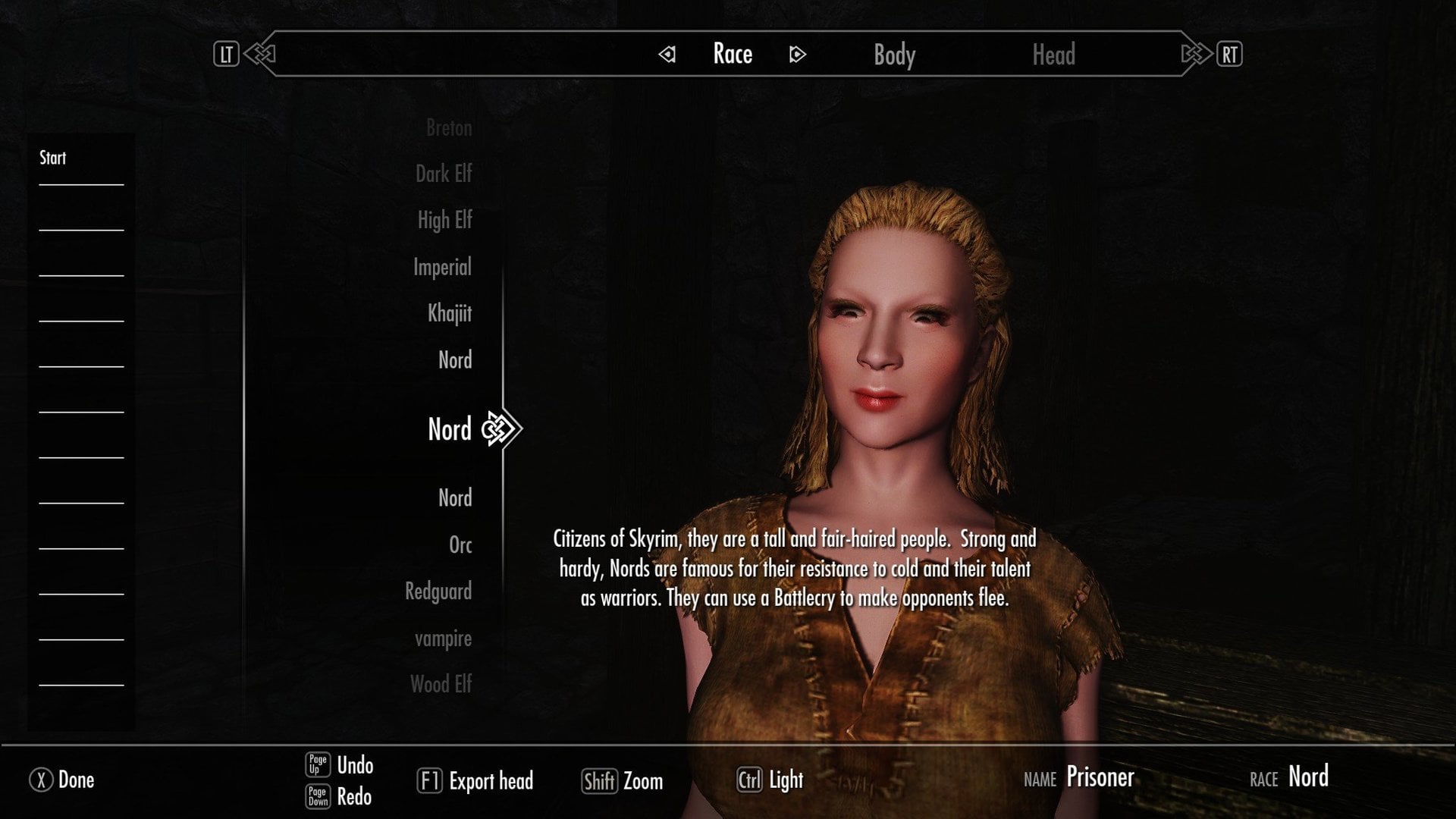
Task: Switch to the Head tab
Action: pos(1055,54)
